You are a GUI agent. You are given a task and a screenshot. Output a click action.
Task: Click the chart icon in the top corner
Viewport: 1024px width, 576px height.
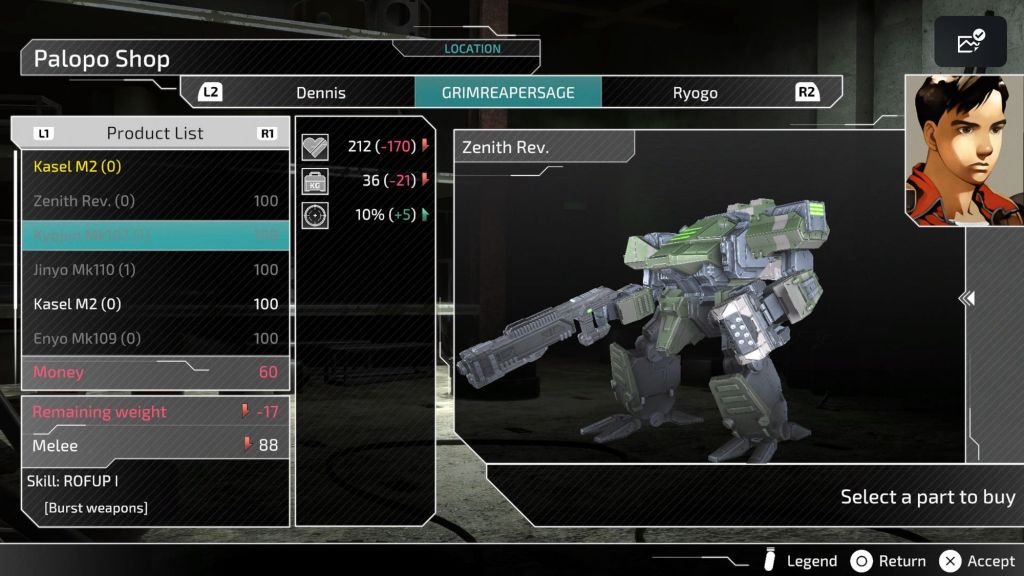point(970,42)
